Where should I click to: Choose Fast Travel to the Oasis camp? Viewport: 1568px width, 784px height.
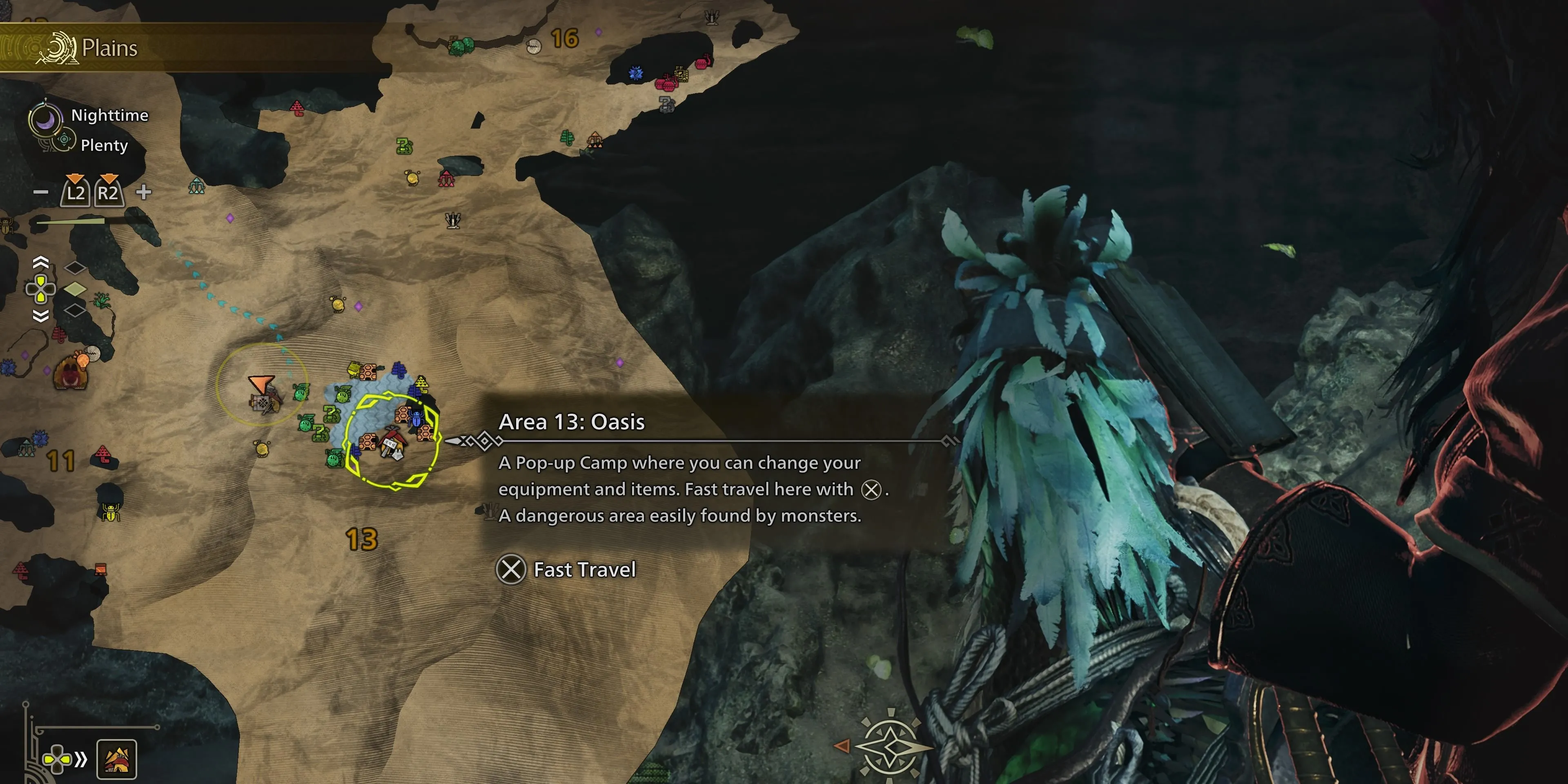pyautogui.click(x=567, y=570)
